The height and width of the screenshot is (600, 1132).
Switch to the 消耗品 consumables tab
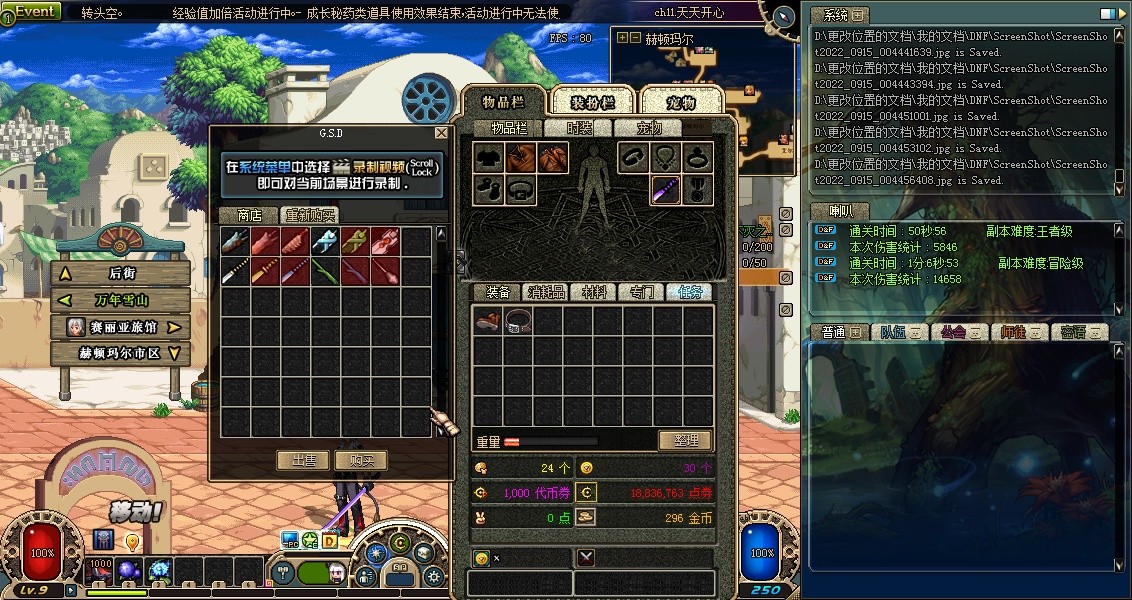(546, 292)
